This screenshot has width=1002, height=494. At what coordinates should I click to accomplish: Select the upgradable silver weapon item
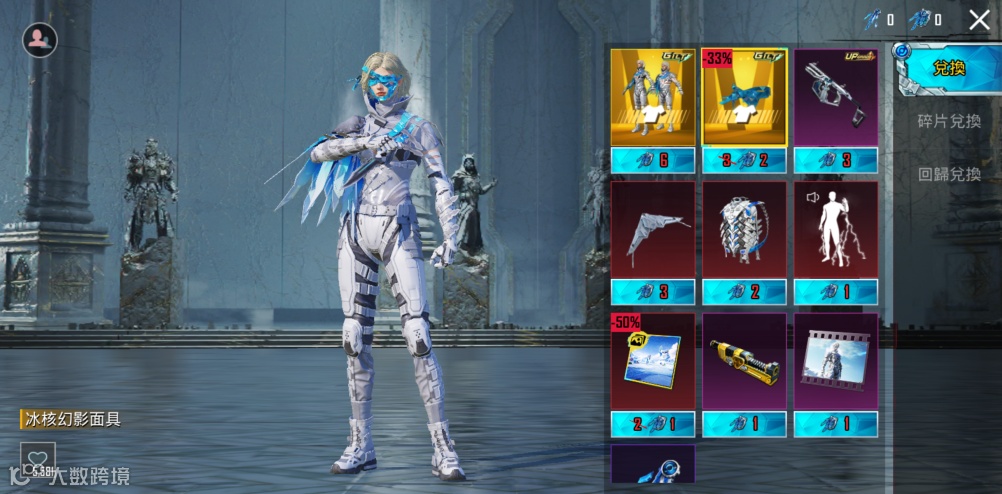tap(836, 99)
